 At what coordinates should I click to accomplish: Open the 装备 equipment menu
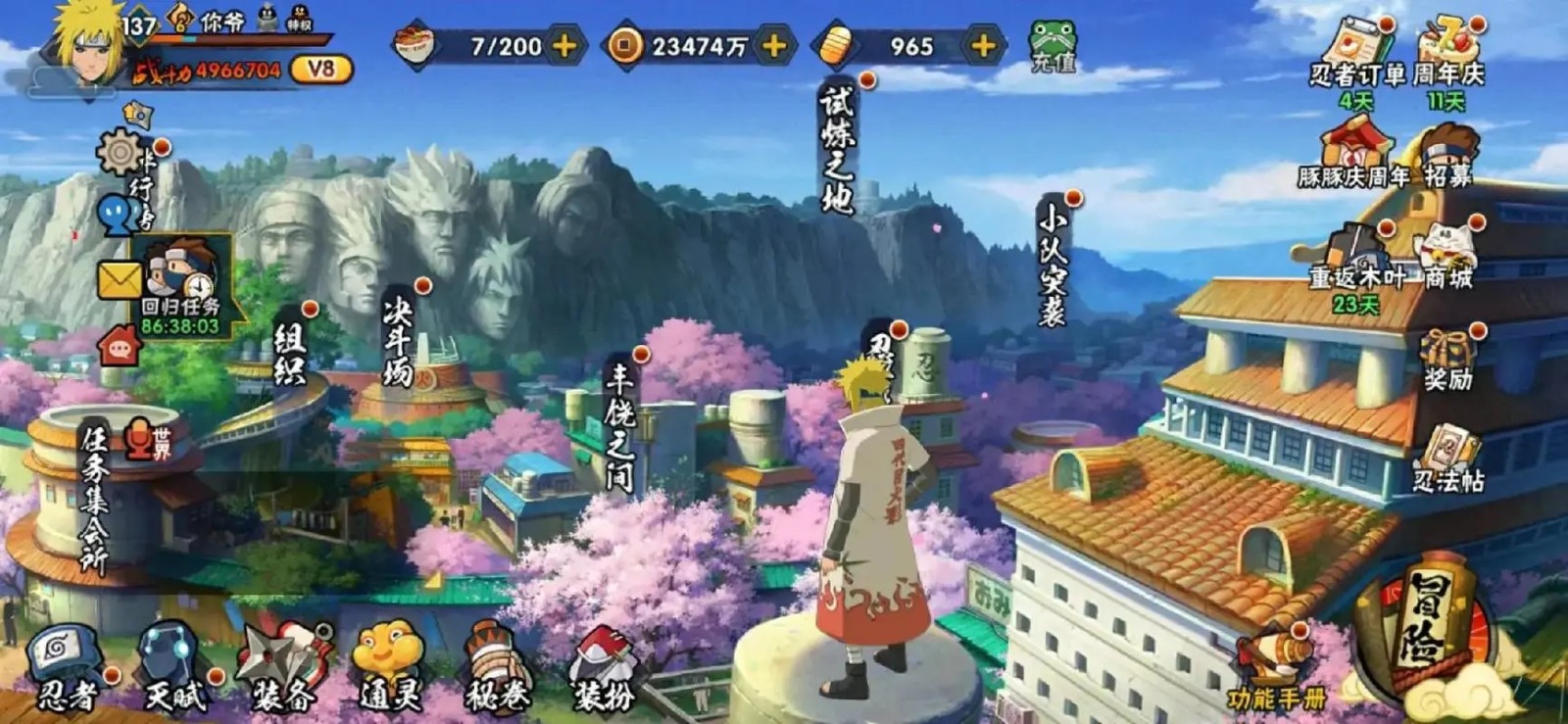coord(284,668)
